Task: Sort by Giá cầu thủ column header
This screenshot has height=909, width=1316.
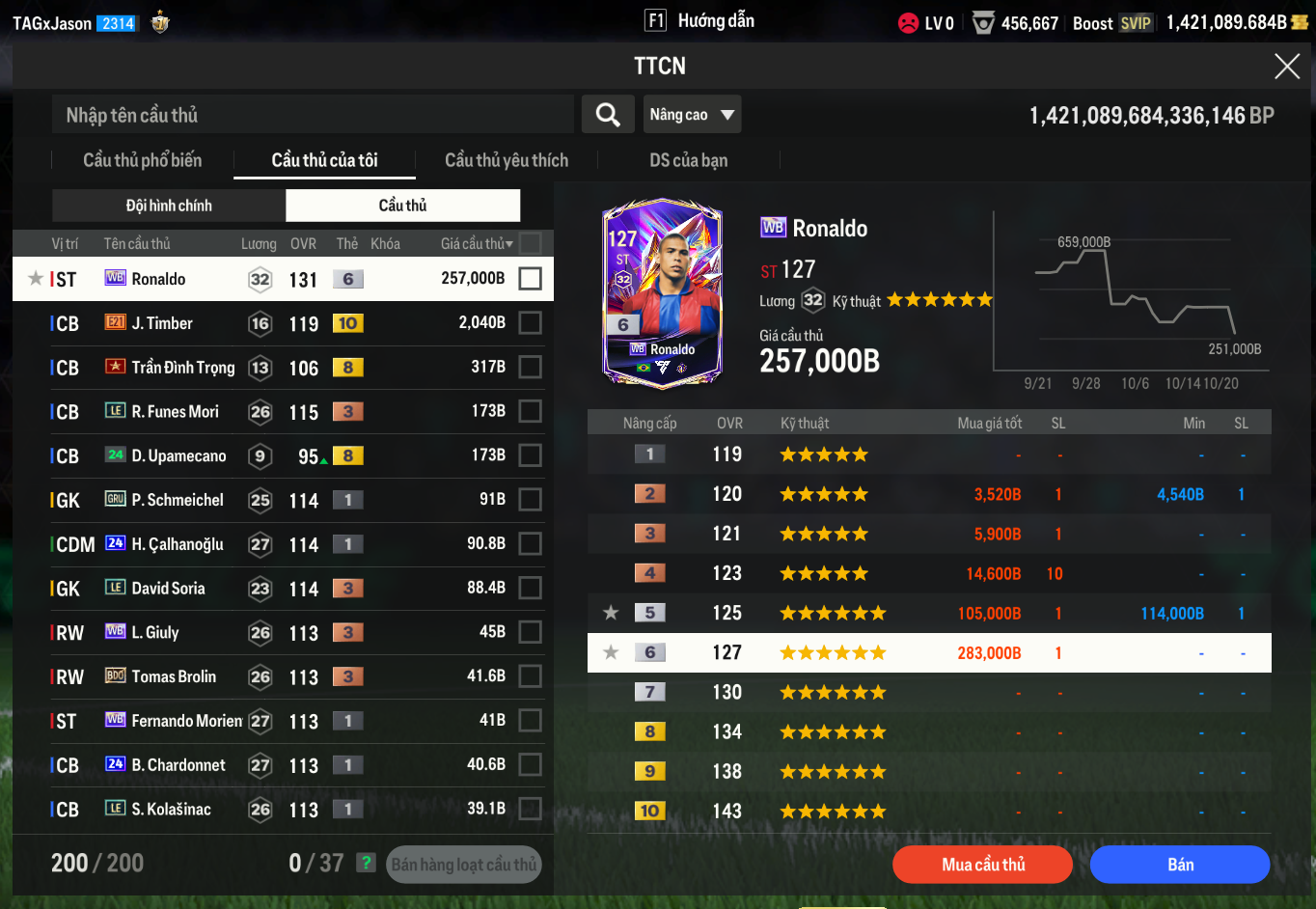Action: click(x=477, y=244)
